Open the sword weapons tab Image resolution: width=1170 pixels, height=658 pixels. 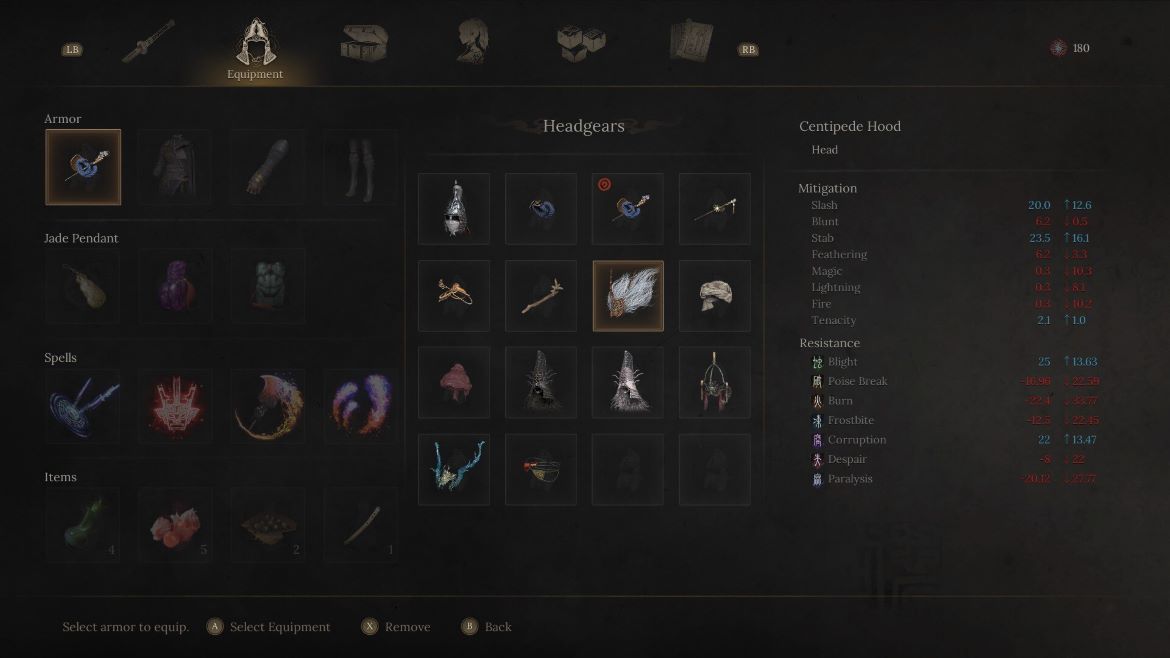tap(148, 43)
